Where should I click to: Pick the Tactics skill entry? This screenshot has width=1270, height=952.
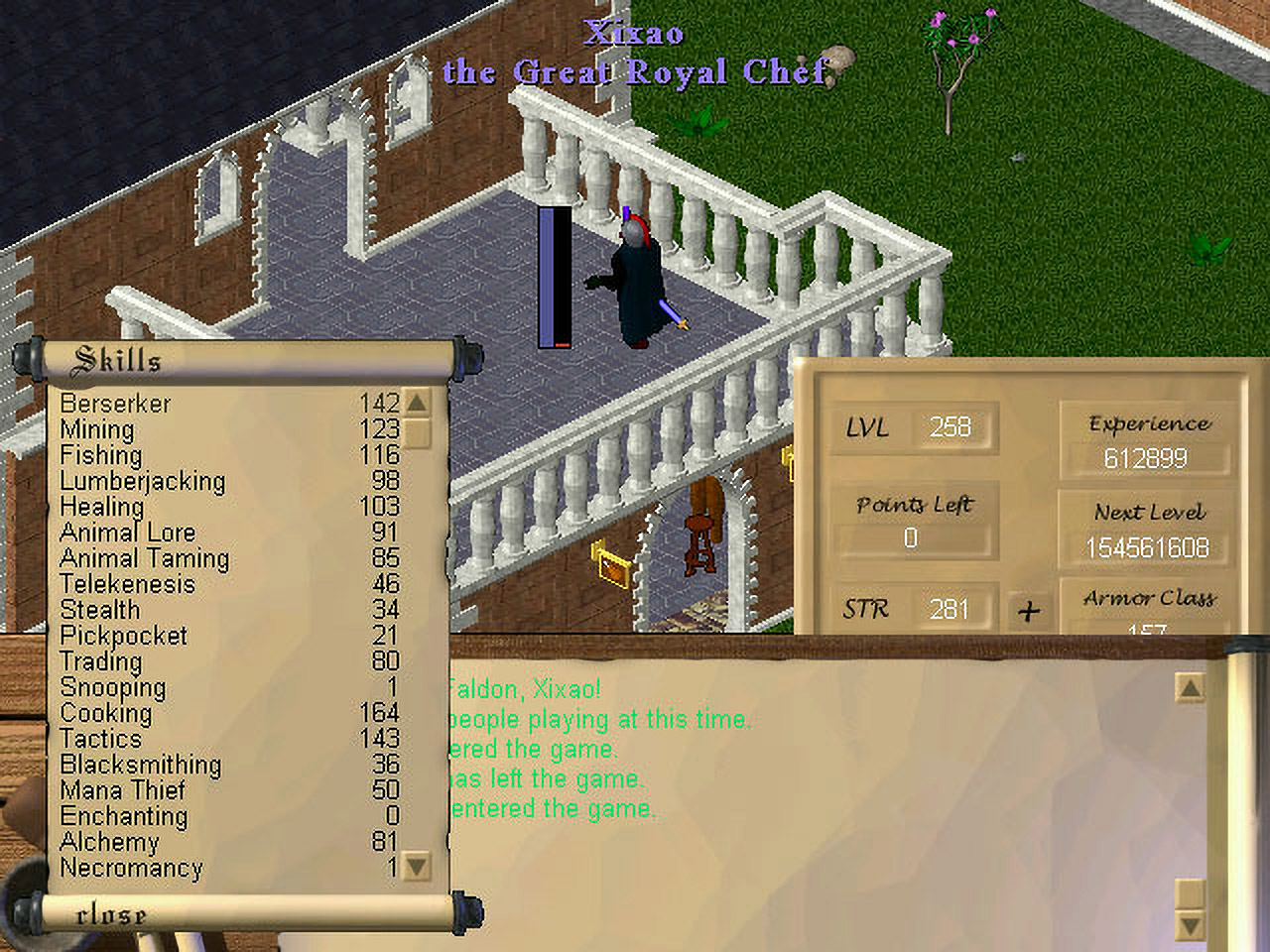click(x=101, y=739)
